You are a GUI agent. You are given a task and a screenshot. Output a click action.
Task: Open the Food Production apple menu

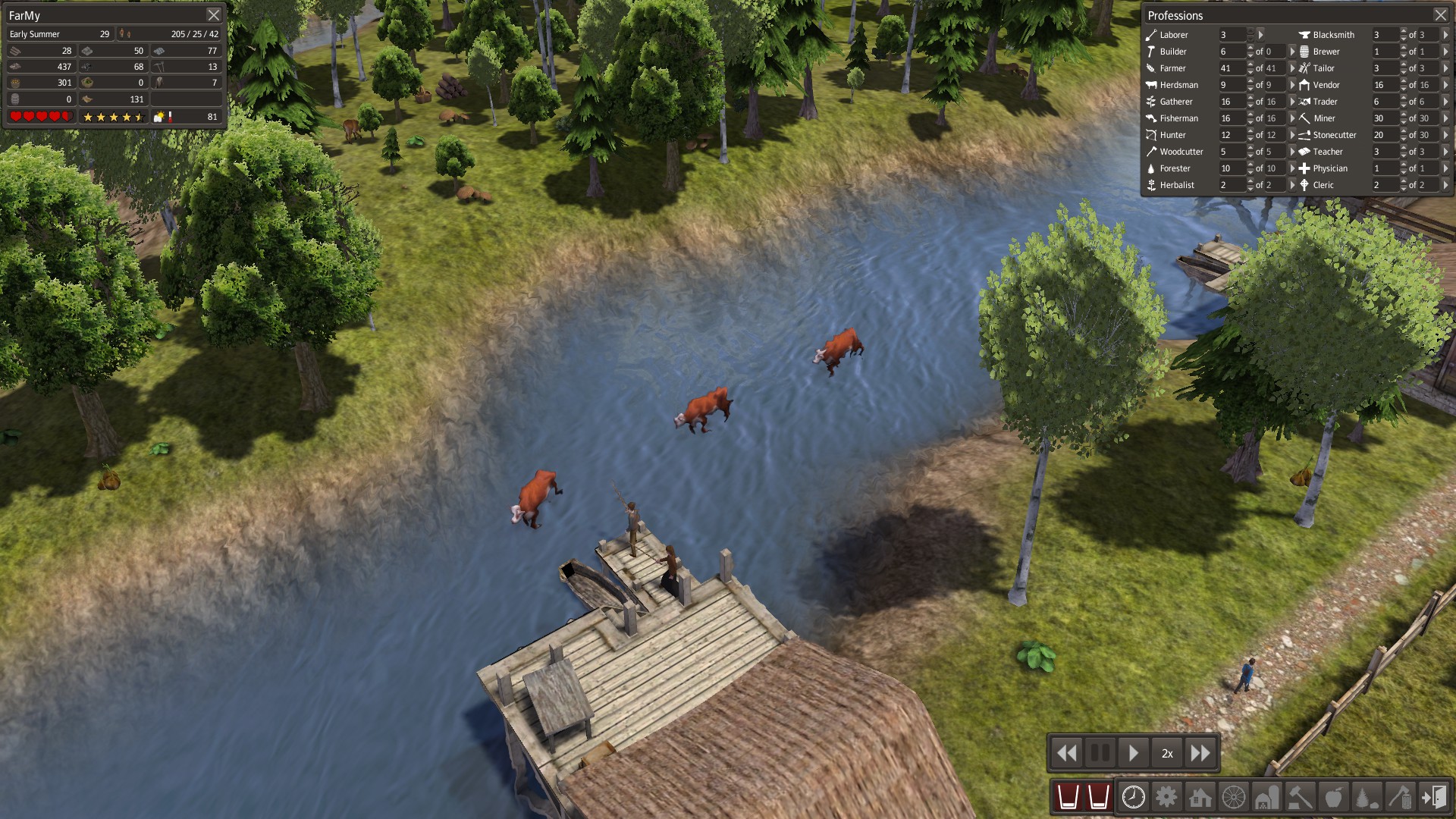click(x=1333, y=798)
